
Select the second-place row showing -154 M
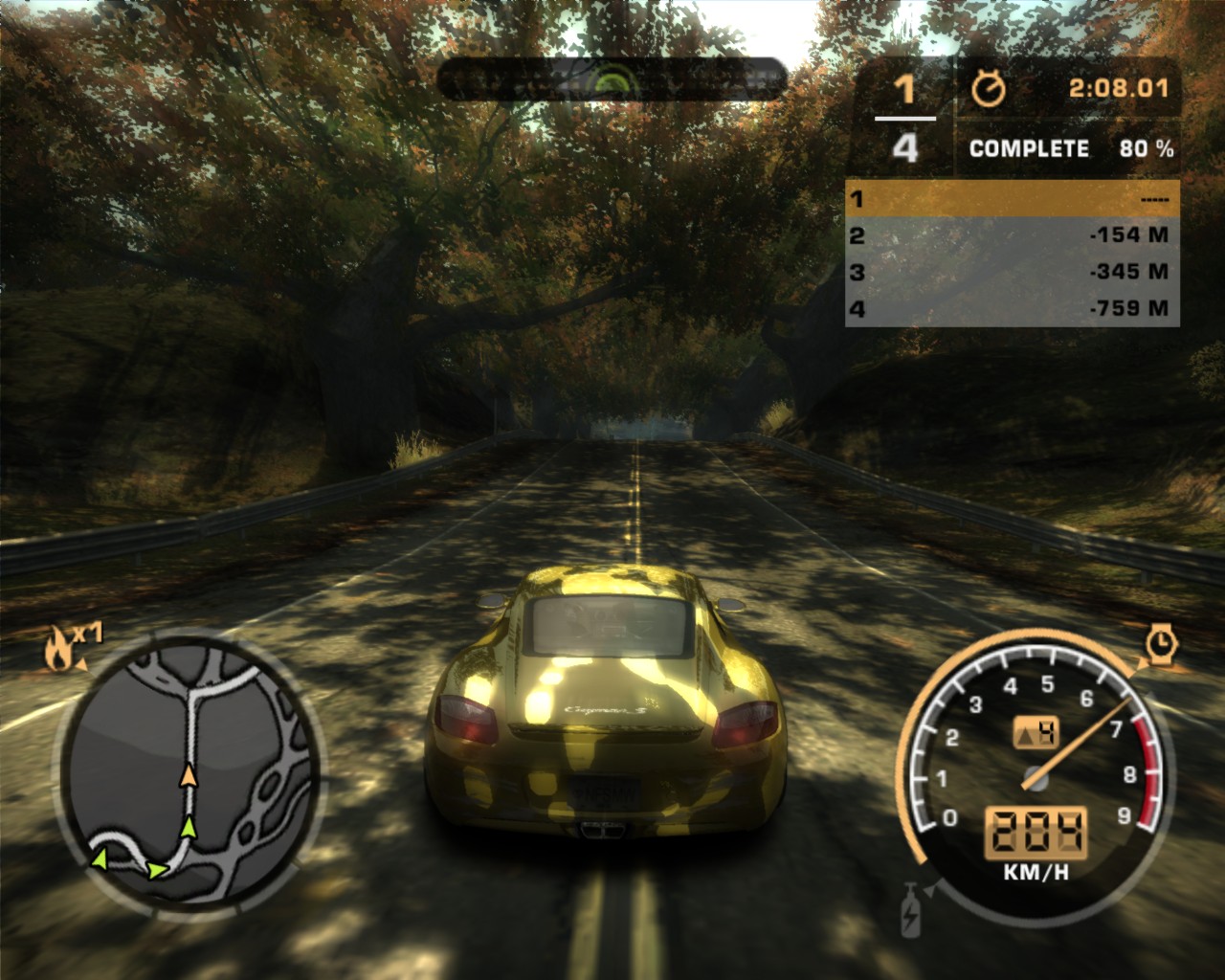click(x=1013, y=235)
